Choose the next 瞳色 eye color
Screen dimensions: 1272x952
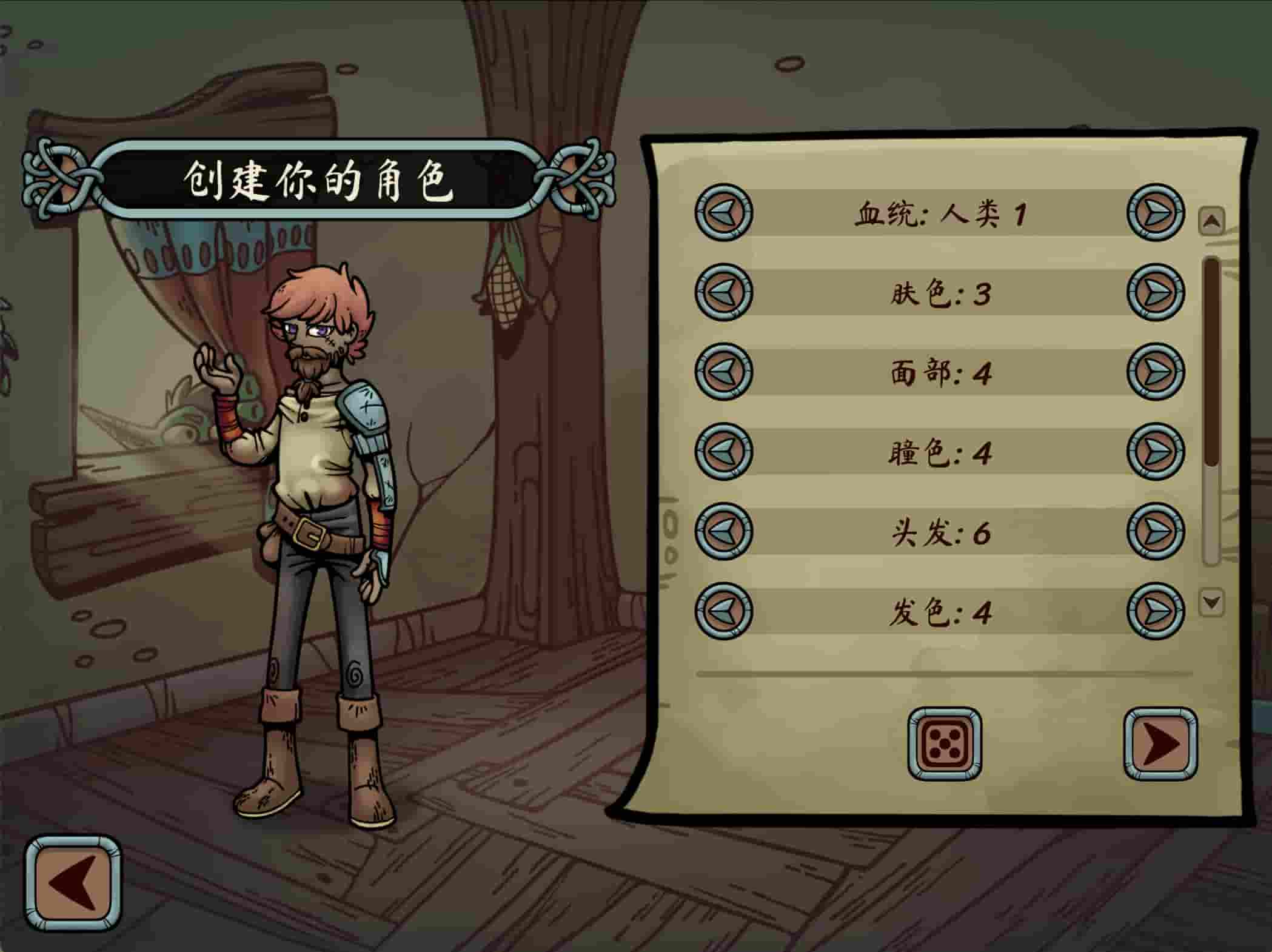tap(1156, 452)
